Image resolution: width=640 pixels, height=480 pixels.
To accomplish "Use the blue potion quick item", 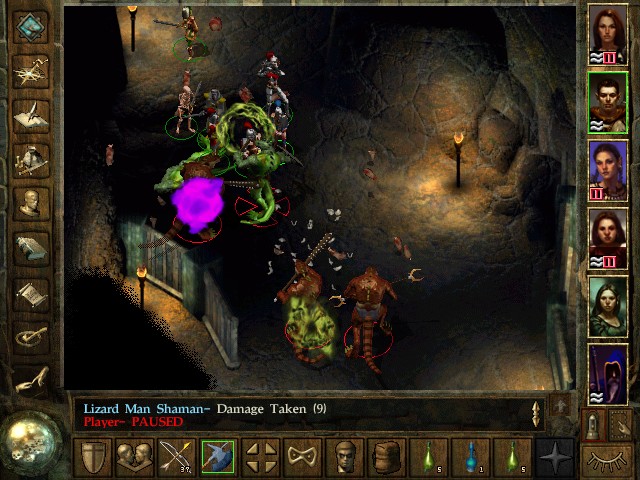I will pyautogui.click(x=471, y=458).
